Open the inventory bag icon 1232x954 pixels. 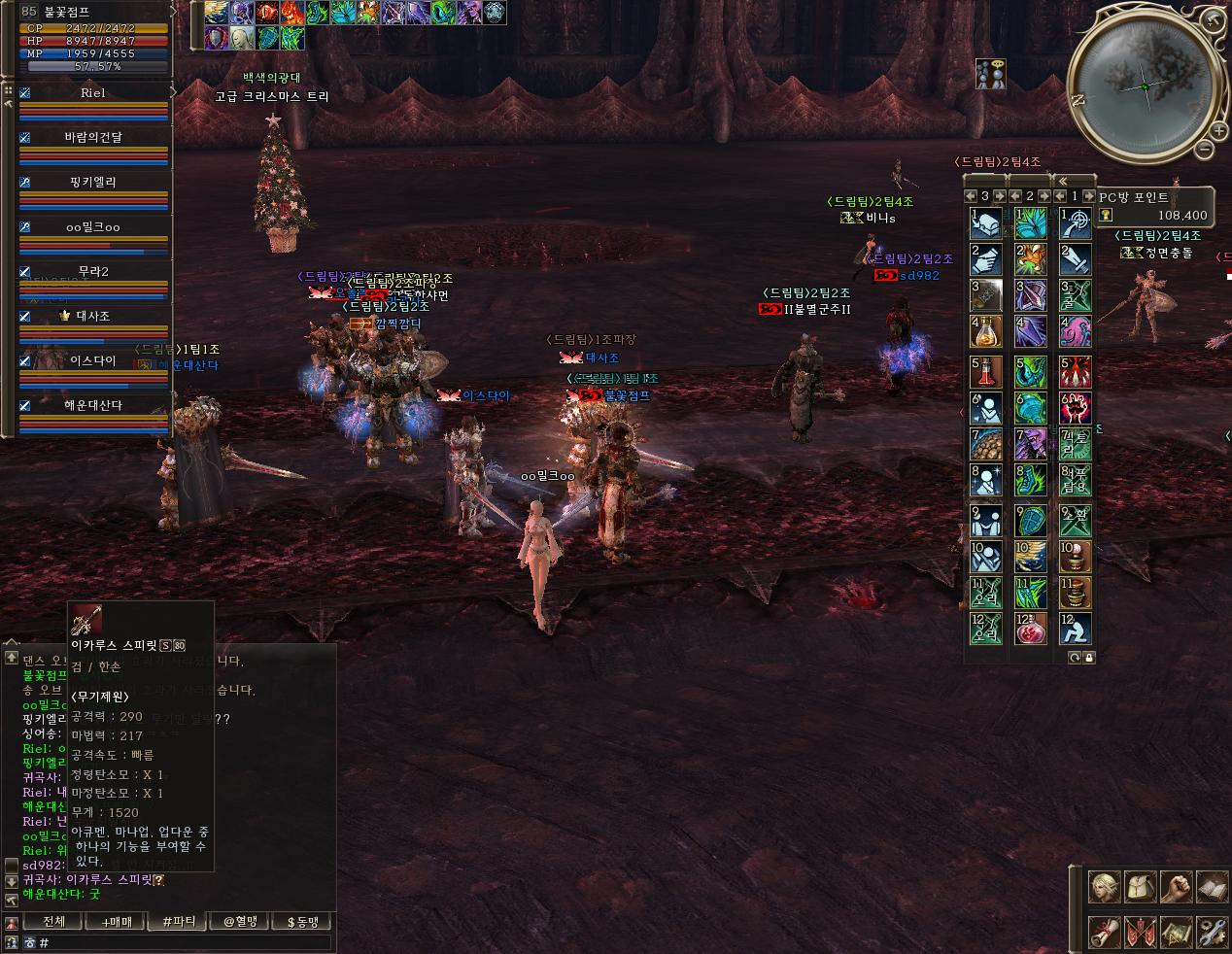coord(1140,887)
